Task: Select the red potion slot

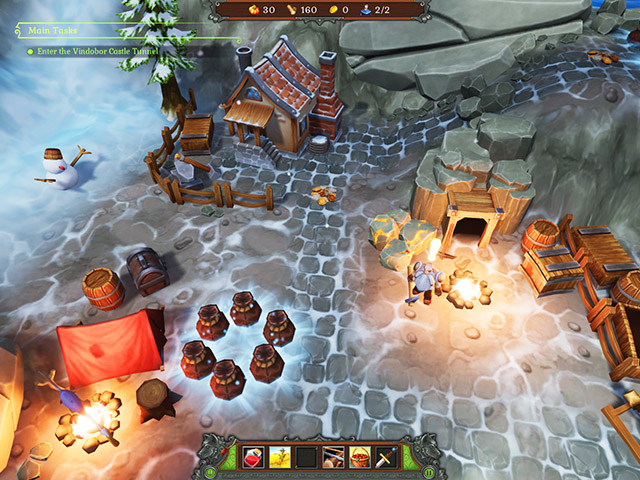Action: click(254, 458)
